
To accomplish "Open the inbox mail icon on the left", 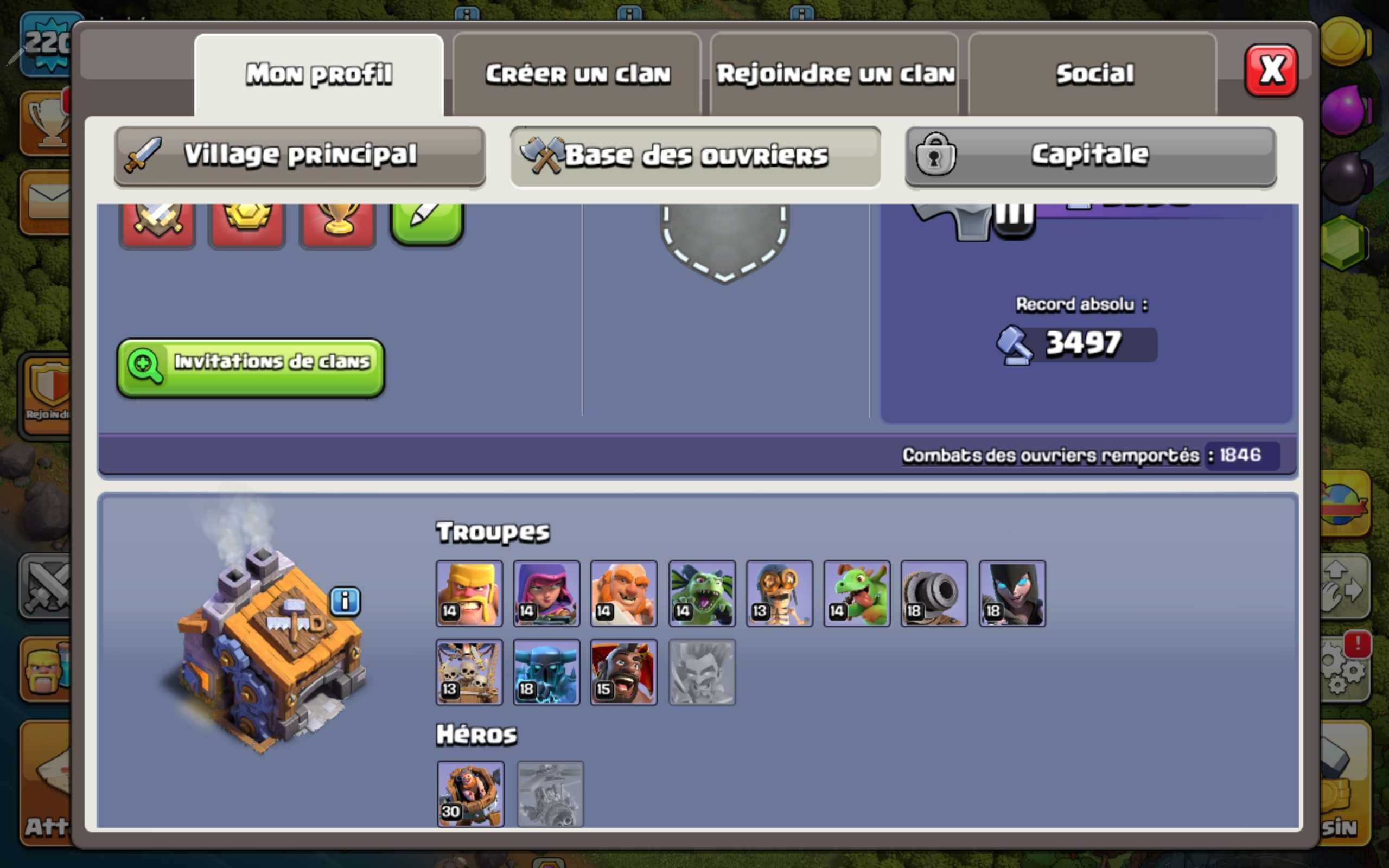I will pyautogui.click(x=49, y=201).
